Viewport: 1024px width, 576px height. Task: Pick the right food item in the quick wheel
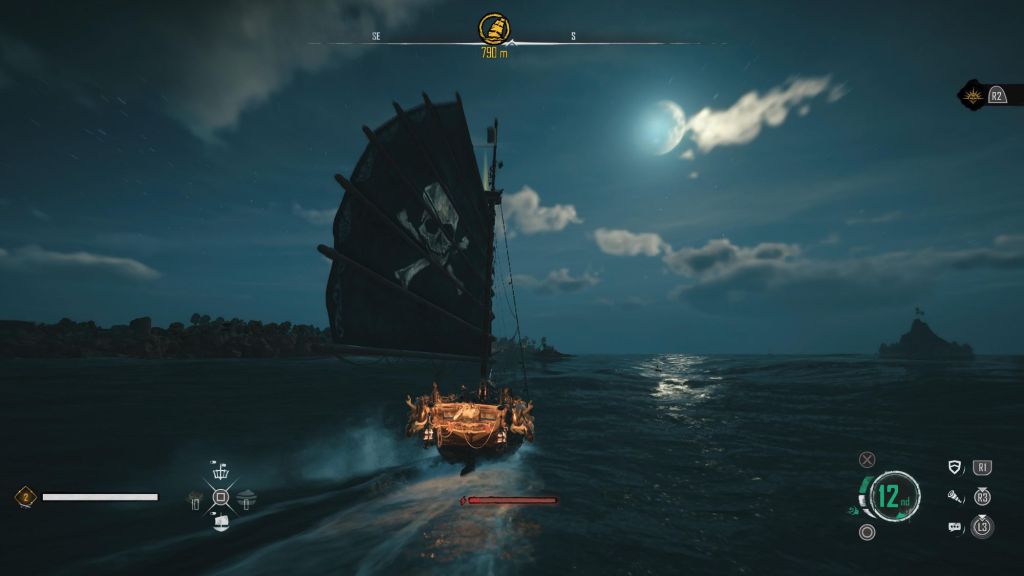pos(246,496)
